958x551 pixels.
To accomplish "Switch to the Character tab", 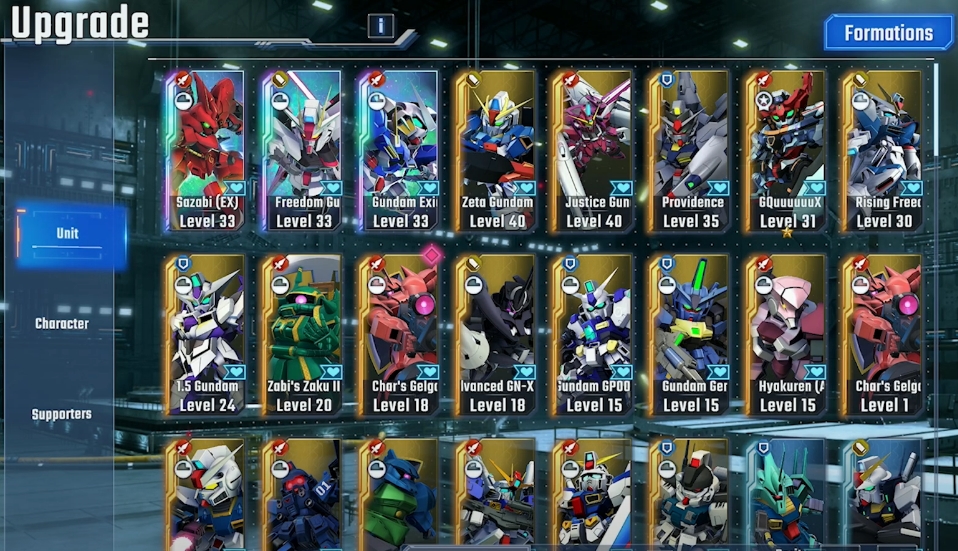I will pyautogui.click(x=62, y=324).
